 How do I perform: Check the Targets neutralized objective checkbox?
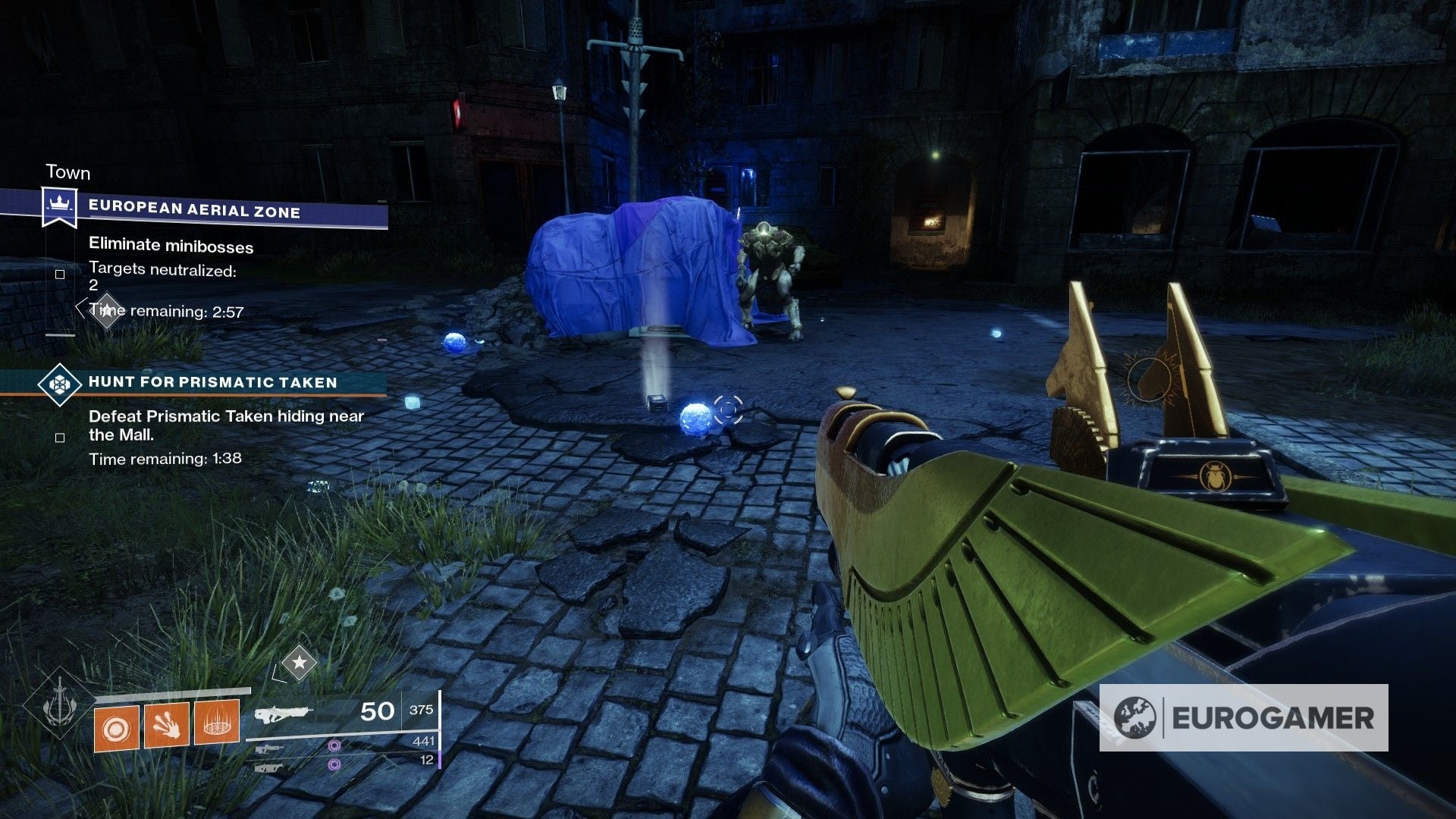coord(60,274)
